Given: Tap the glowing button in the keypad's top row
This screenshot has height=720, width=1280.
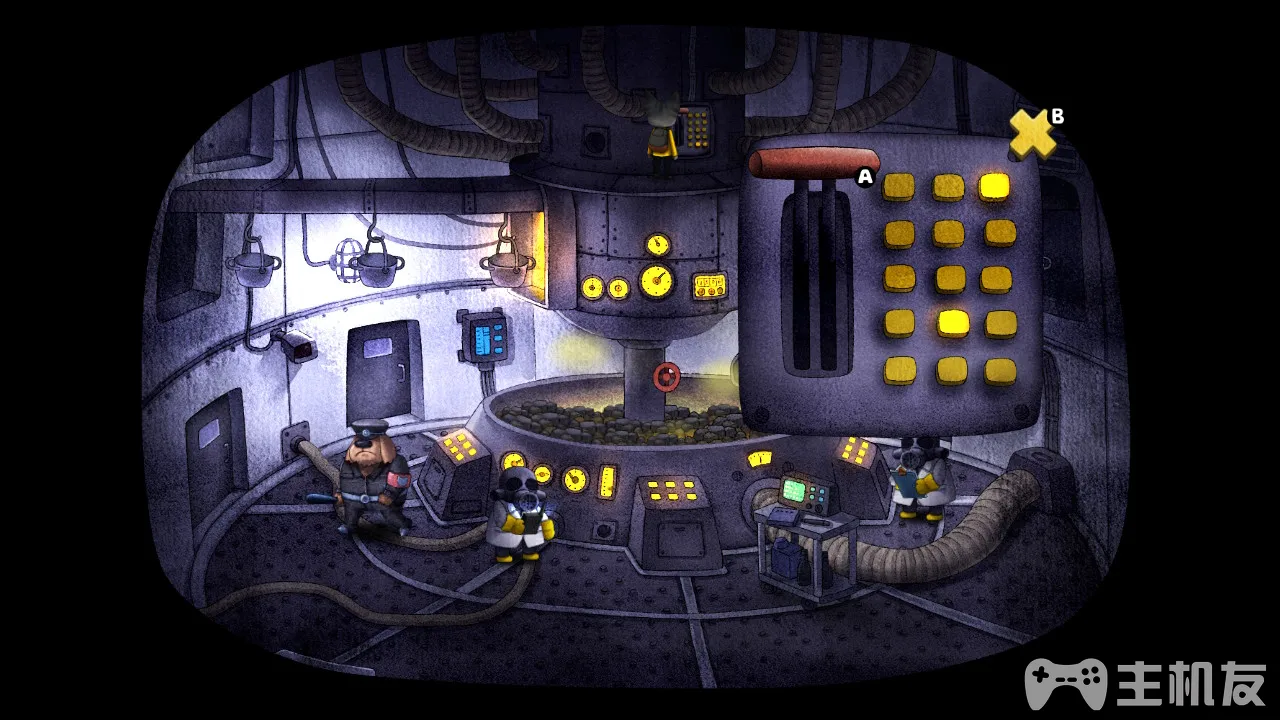Looking at the screenshot, I should [x=995, y=186].
